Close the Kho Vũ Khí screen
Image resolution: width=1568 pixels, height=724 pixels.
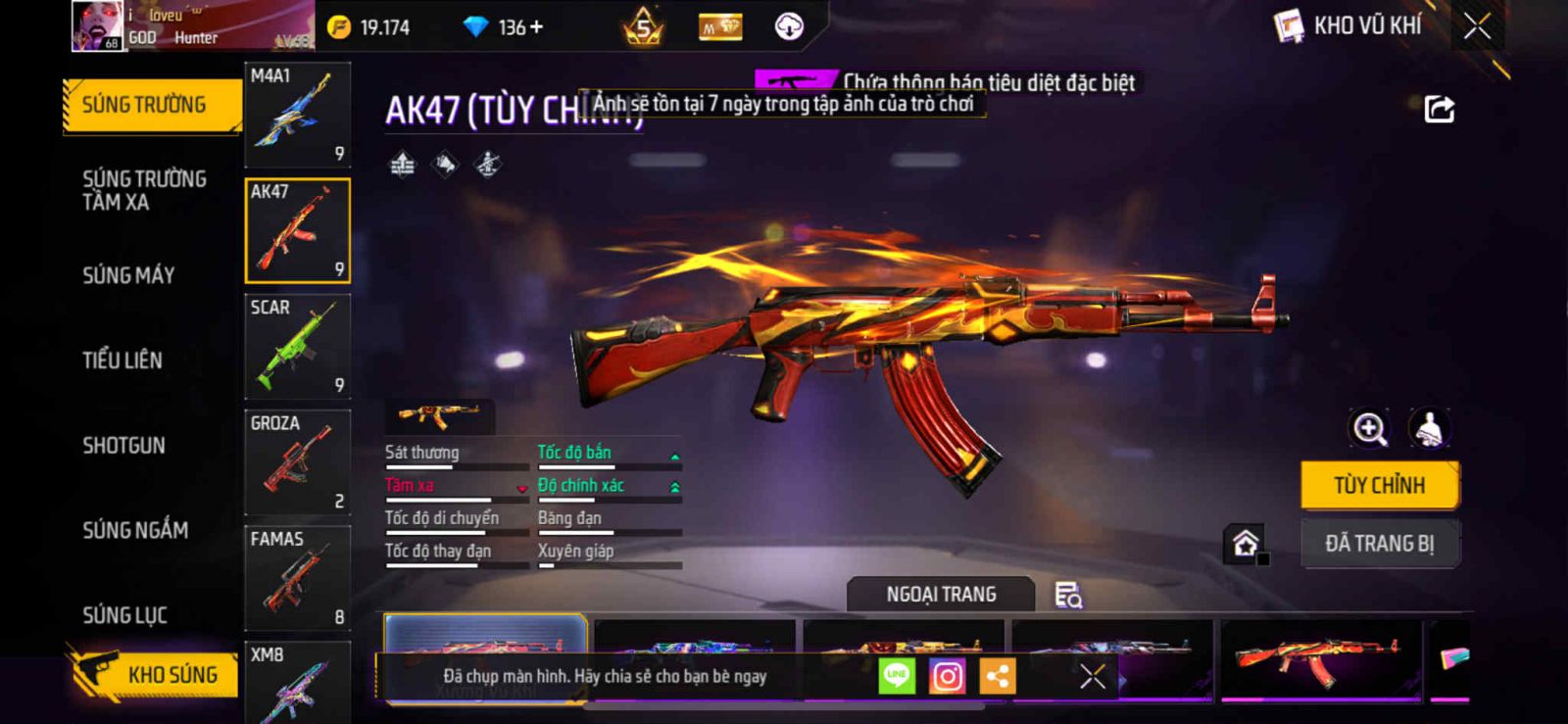pos(1477,26)
